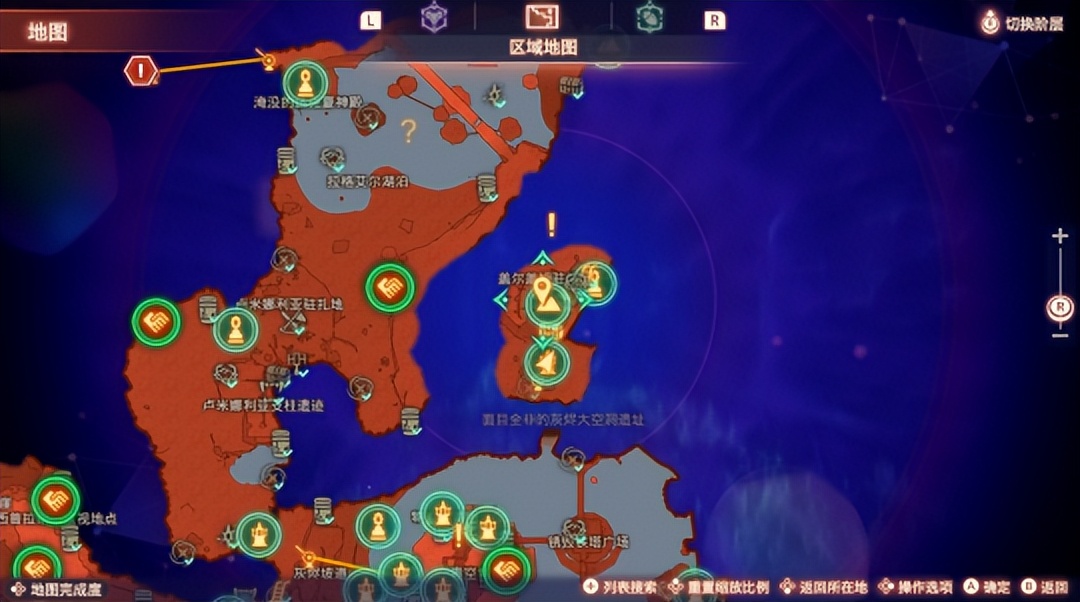This screenshot has width=1080, height=602.
Task: Click the 重置缩放比例 reset zoom option
Action: click(x=722, y=587)
